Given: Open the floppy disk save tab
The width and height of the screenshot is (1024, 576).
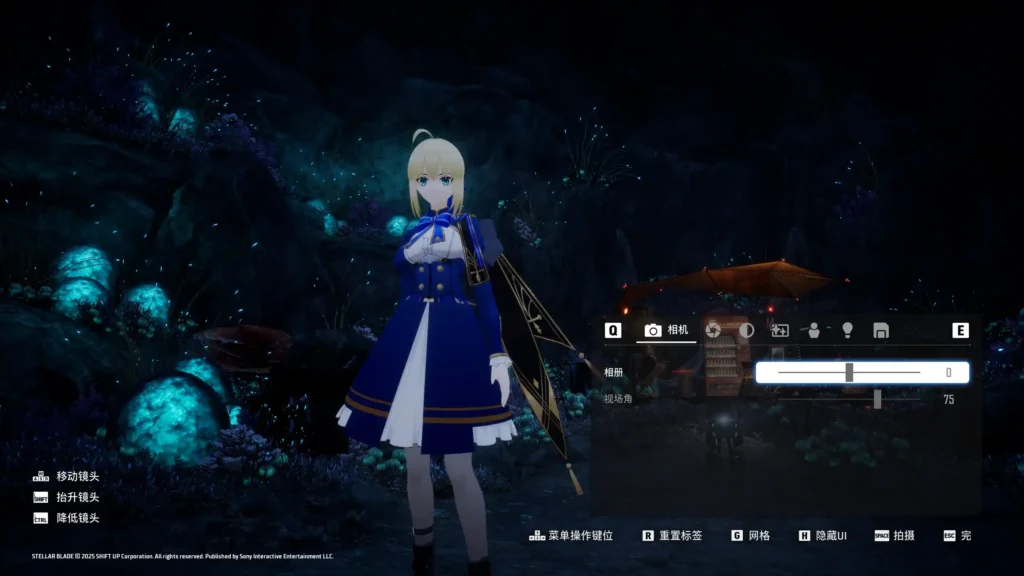Looking at the screenshot, I should click(x=881, y=330).
